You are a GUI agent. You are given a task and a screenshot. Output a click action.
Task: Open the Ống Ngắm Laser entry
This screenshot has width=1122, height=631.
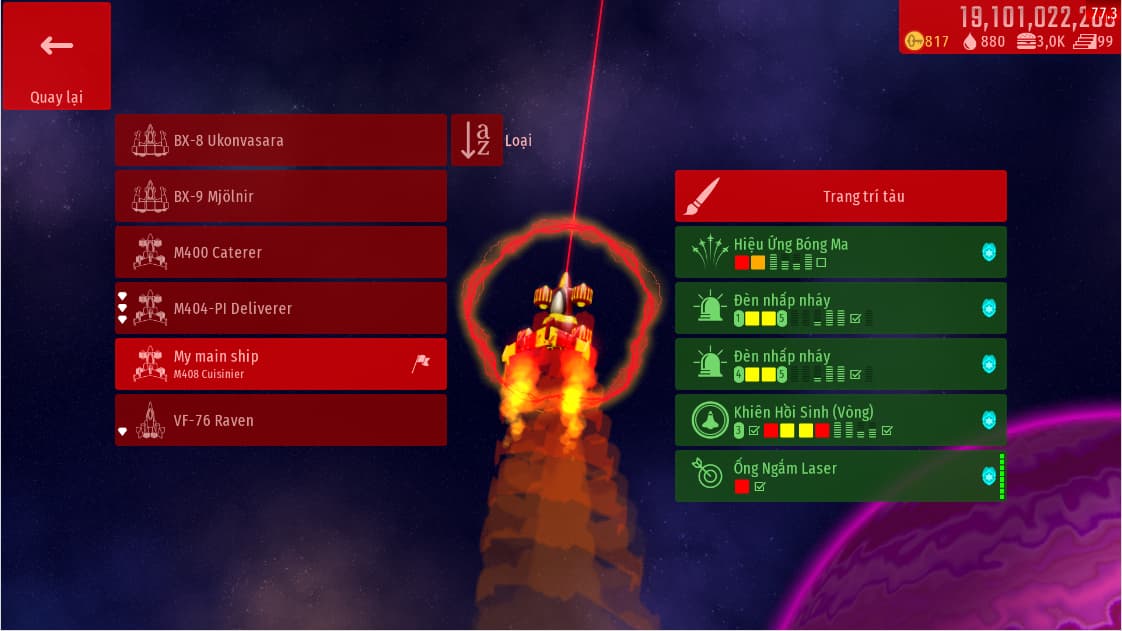(x=840, y=476)
